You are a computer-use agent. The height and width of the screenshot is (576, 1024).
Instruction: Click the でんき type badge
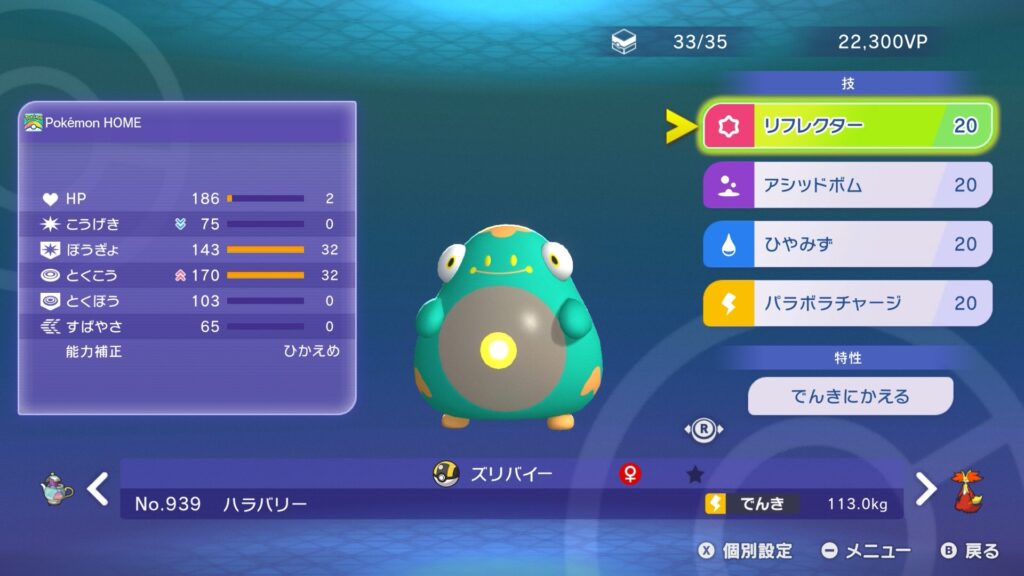pyautogui.click(x=752, y=504)
